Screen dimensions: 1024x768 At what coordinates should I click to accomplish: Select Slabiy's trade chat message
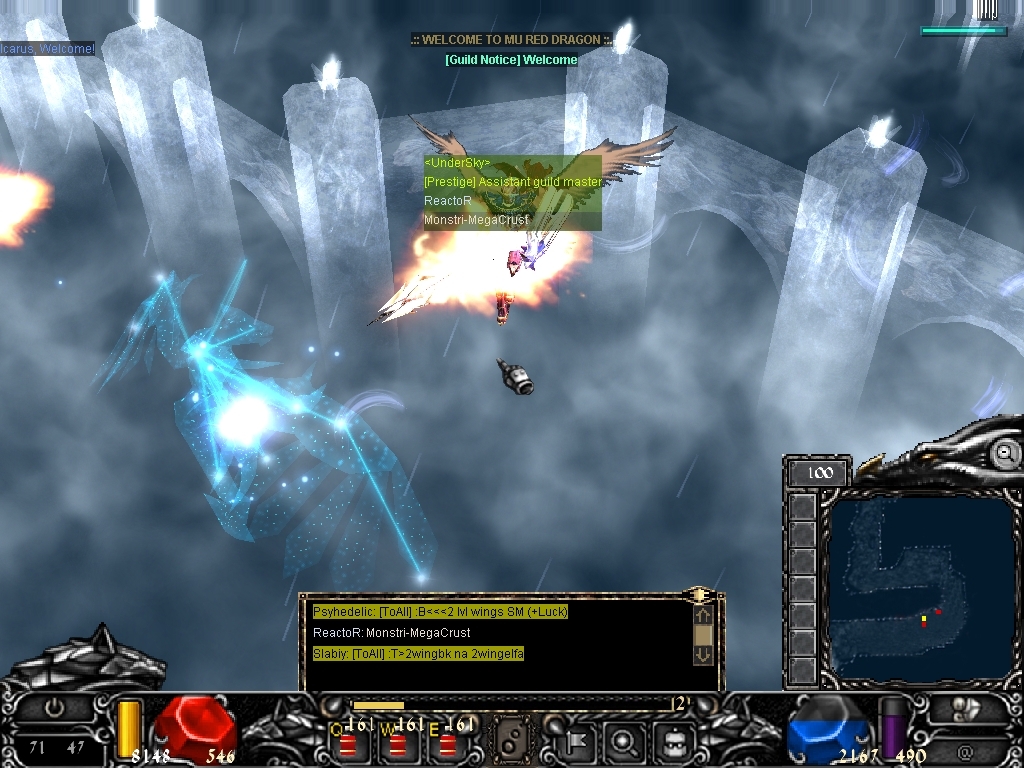pos(418,654)
